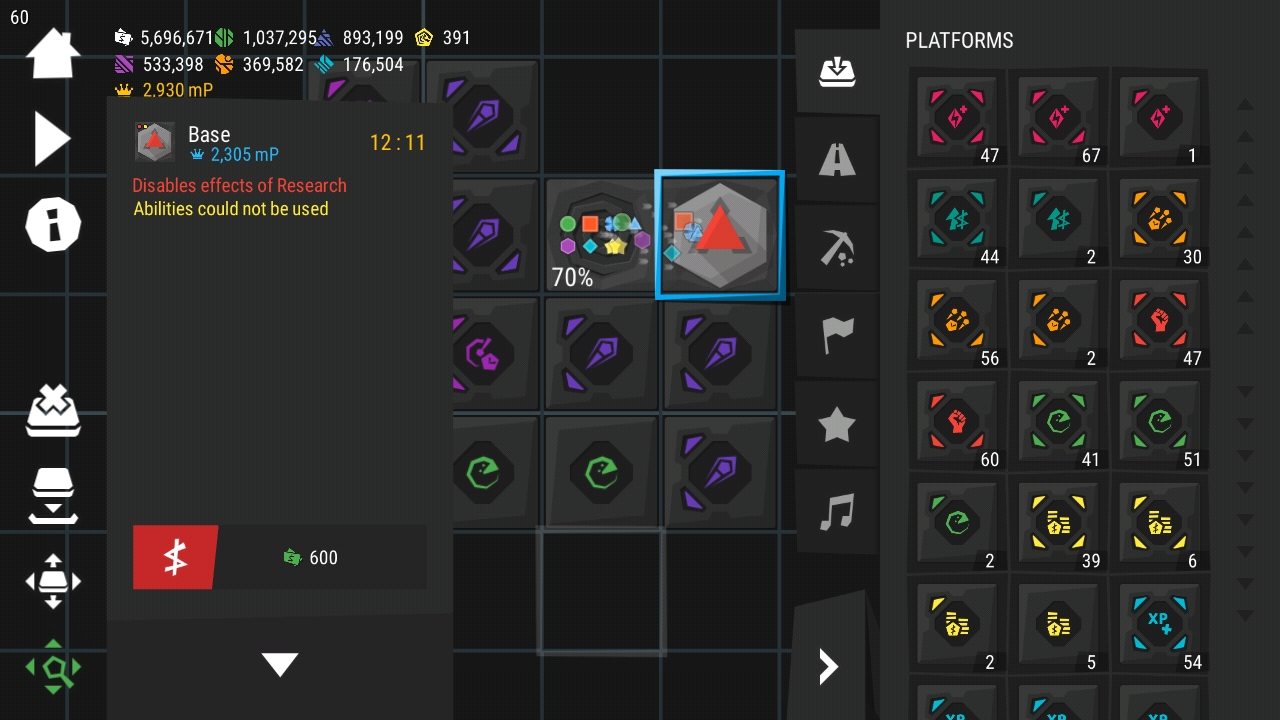This screenshot has height=720, width=1280.
Task: Open the roads tab
Action: pyautogui.click(x=837, y=159)
